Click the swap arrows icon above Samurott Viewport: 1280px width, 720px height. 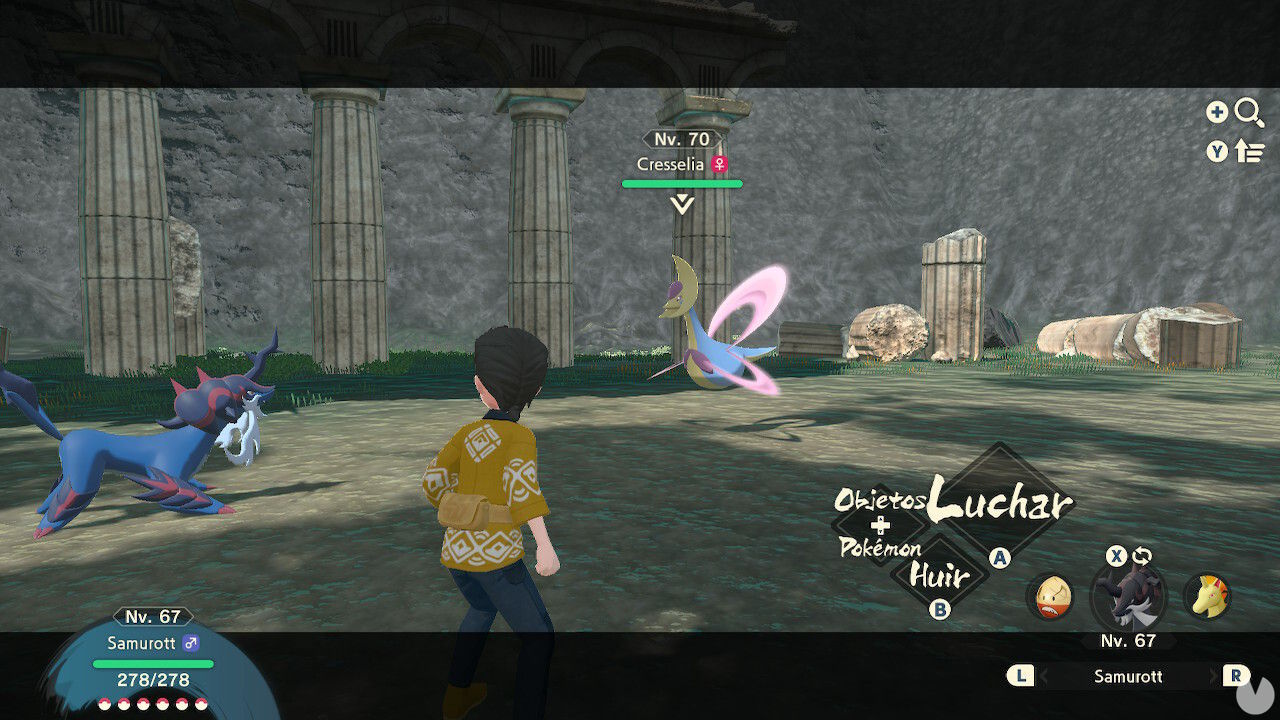1143,556
